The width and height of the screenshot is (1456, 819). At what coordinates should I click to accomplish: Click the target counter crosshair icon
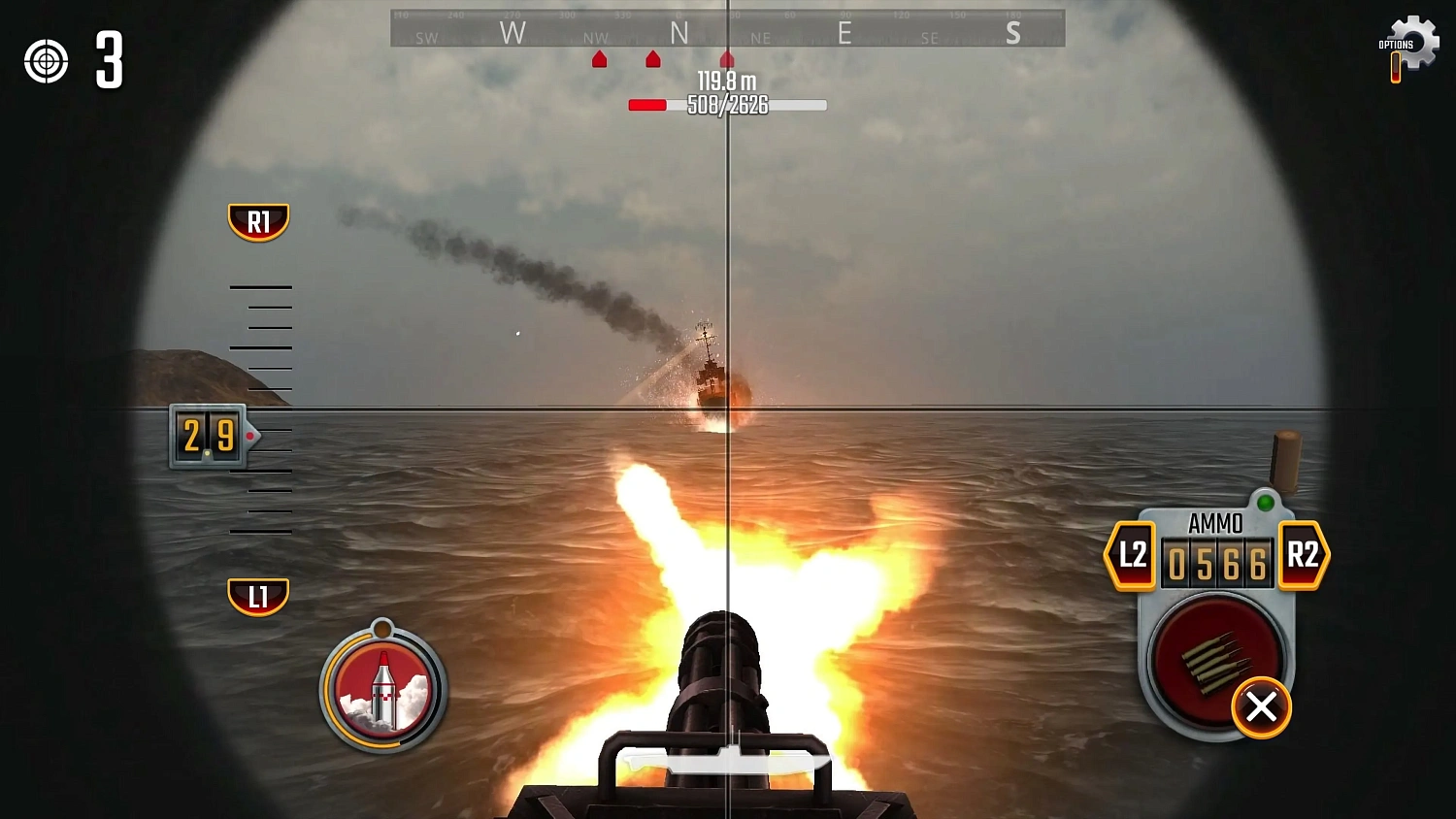click(x=46, y=61)
